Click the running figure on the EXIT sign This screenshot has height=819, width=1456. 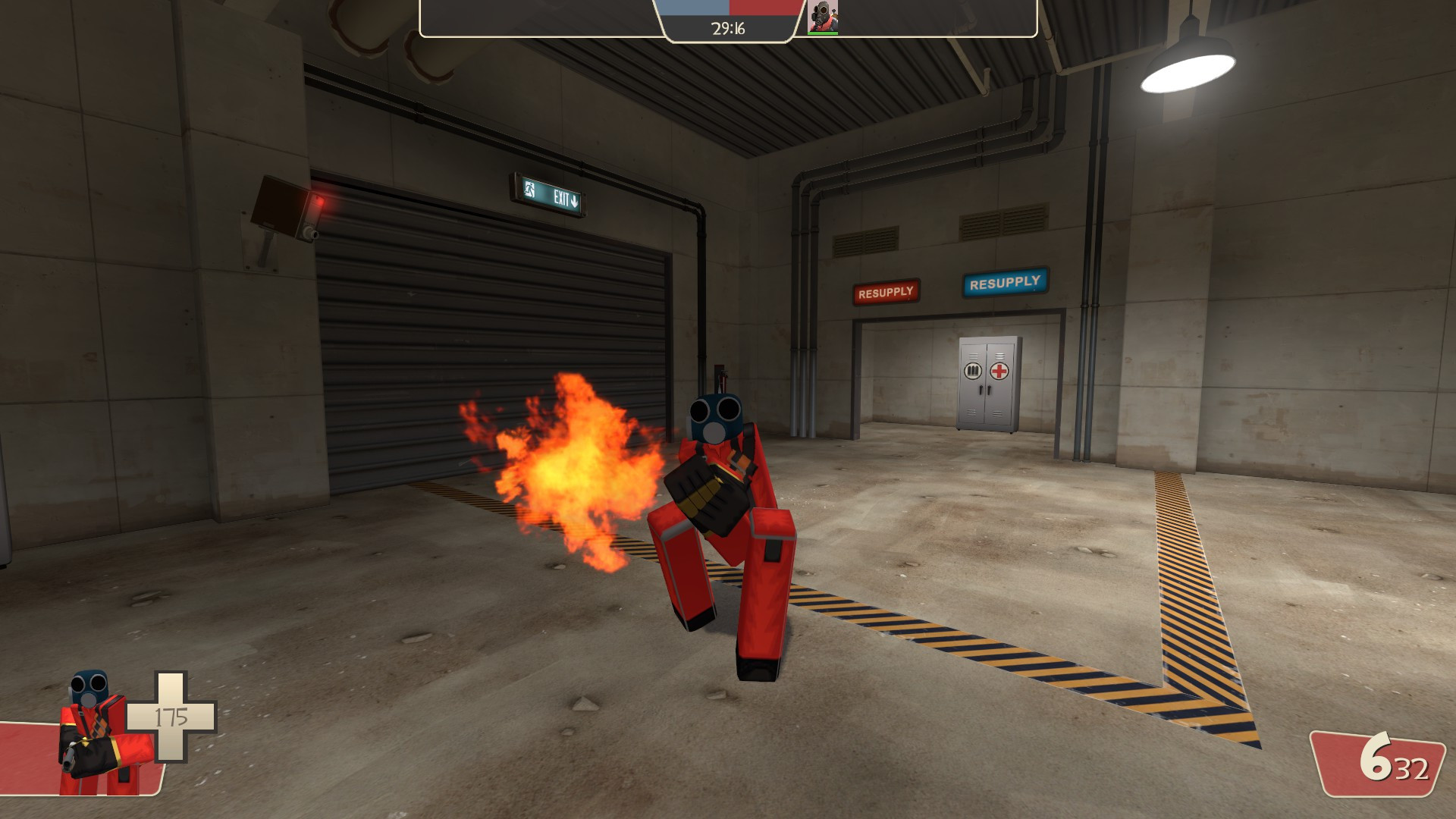[529, 189]
